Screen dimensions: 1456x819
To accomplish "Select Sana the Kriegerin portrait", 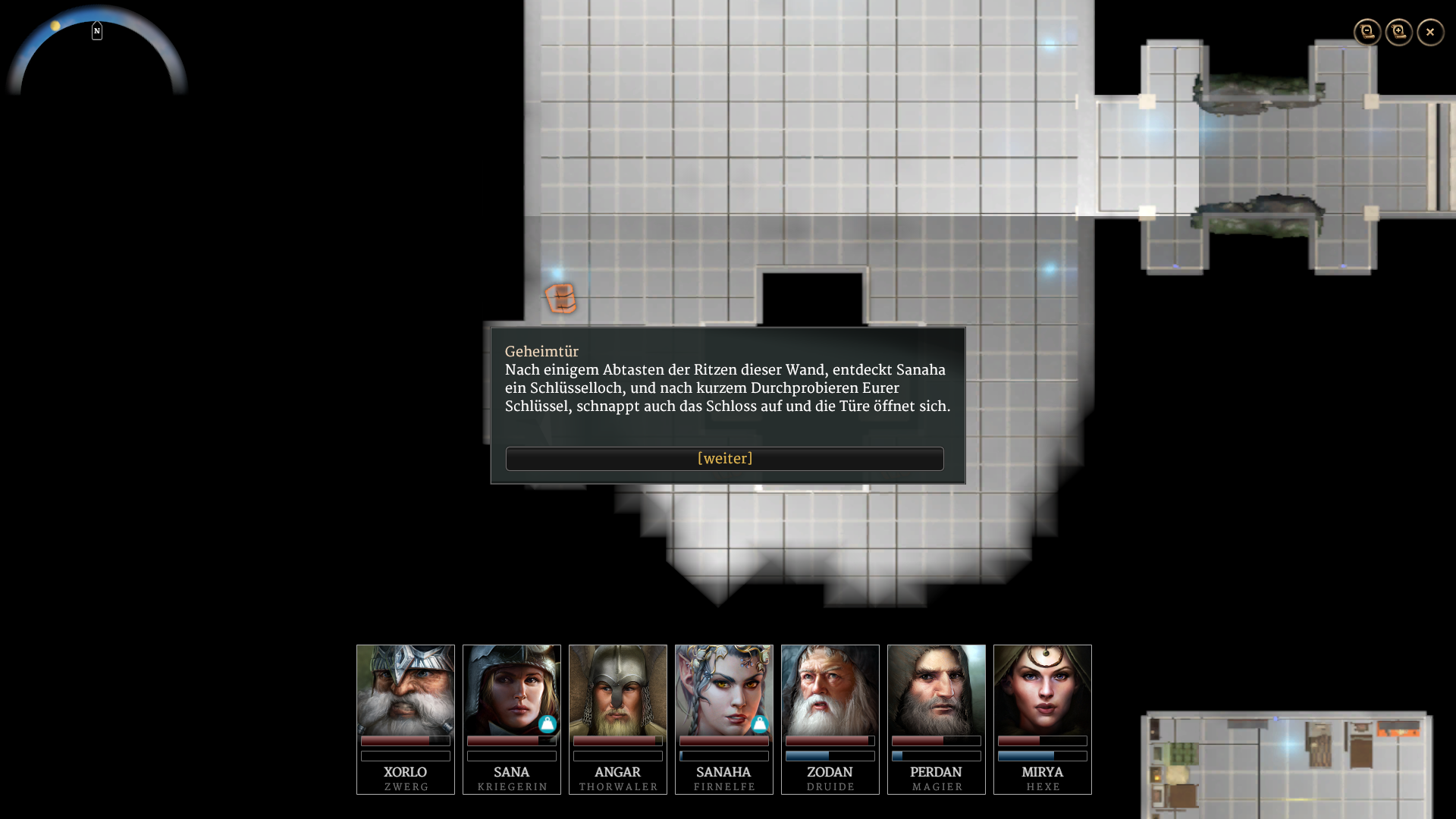I will pyautogui.click(x=512, y=690).
